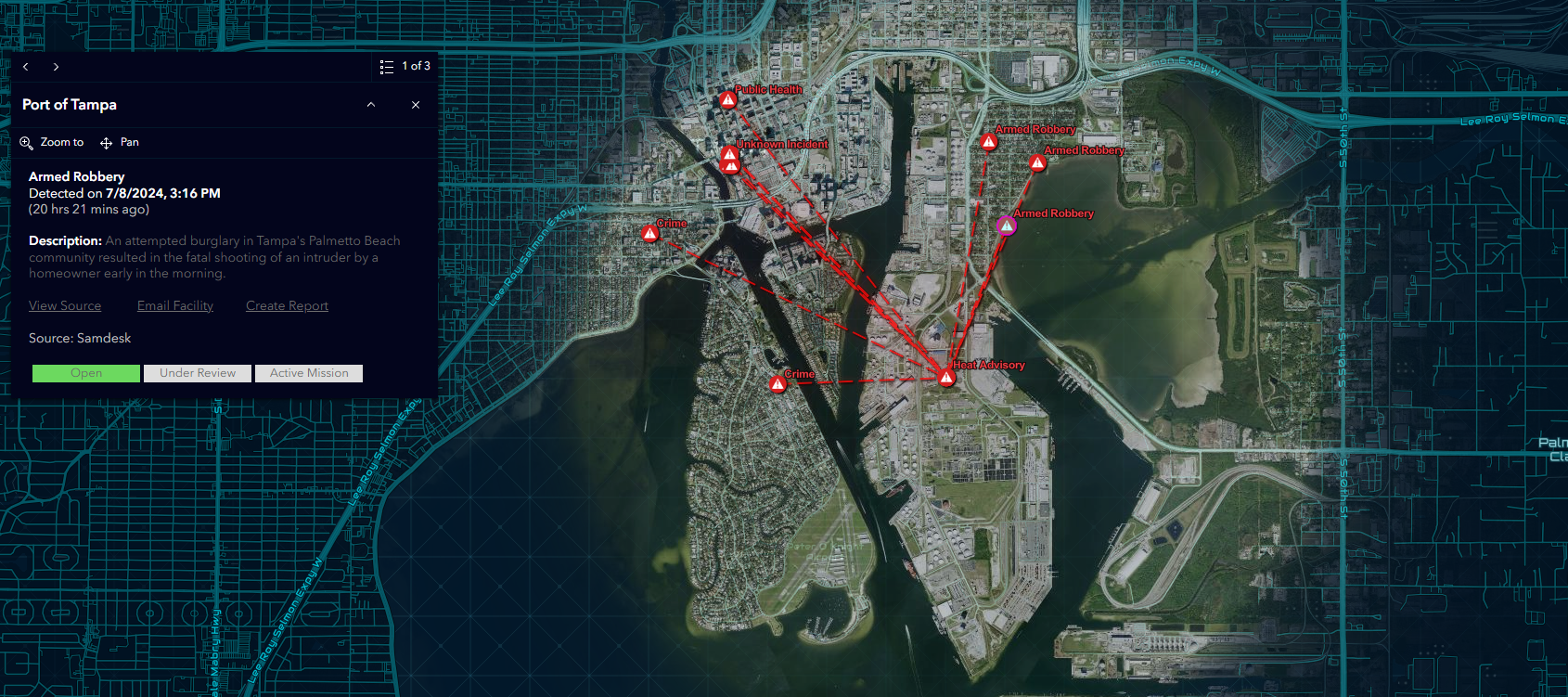Click Create Report

(x=287, y=305)
